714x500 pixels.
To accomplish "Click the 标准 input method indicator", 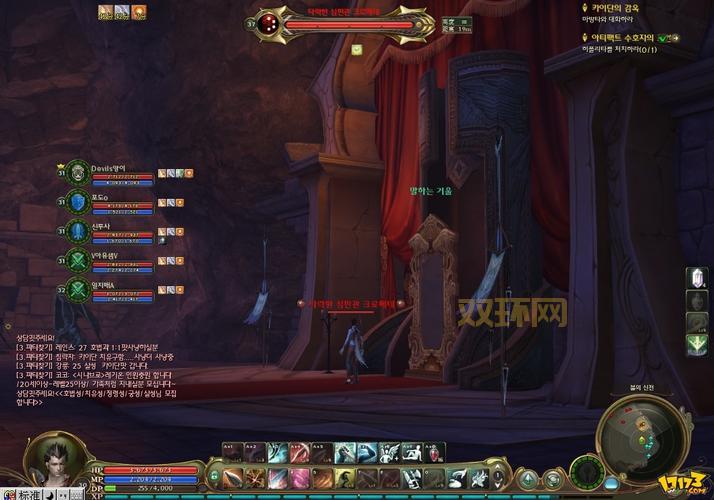I will tap(19, 494).
